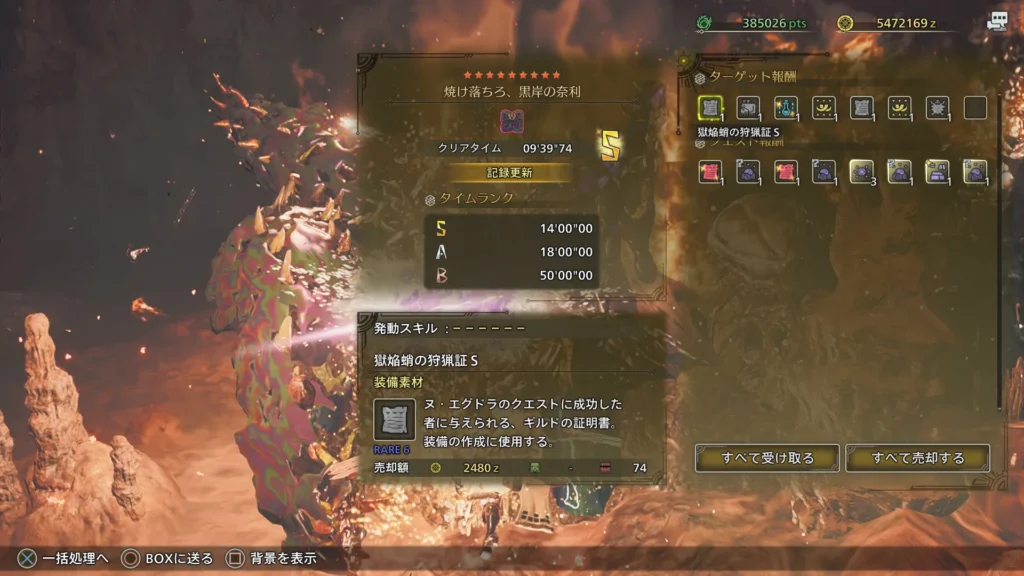The width and height of the screenshot is (1024, 576).
Task: Open the chat icon in the top corner
Action: click(996, 22)
